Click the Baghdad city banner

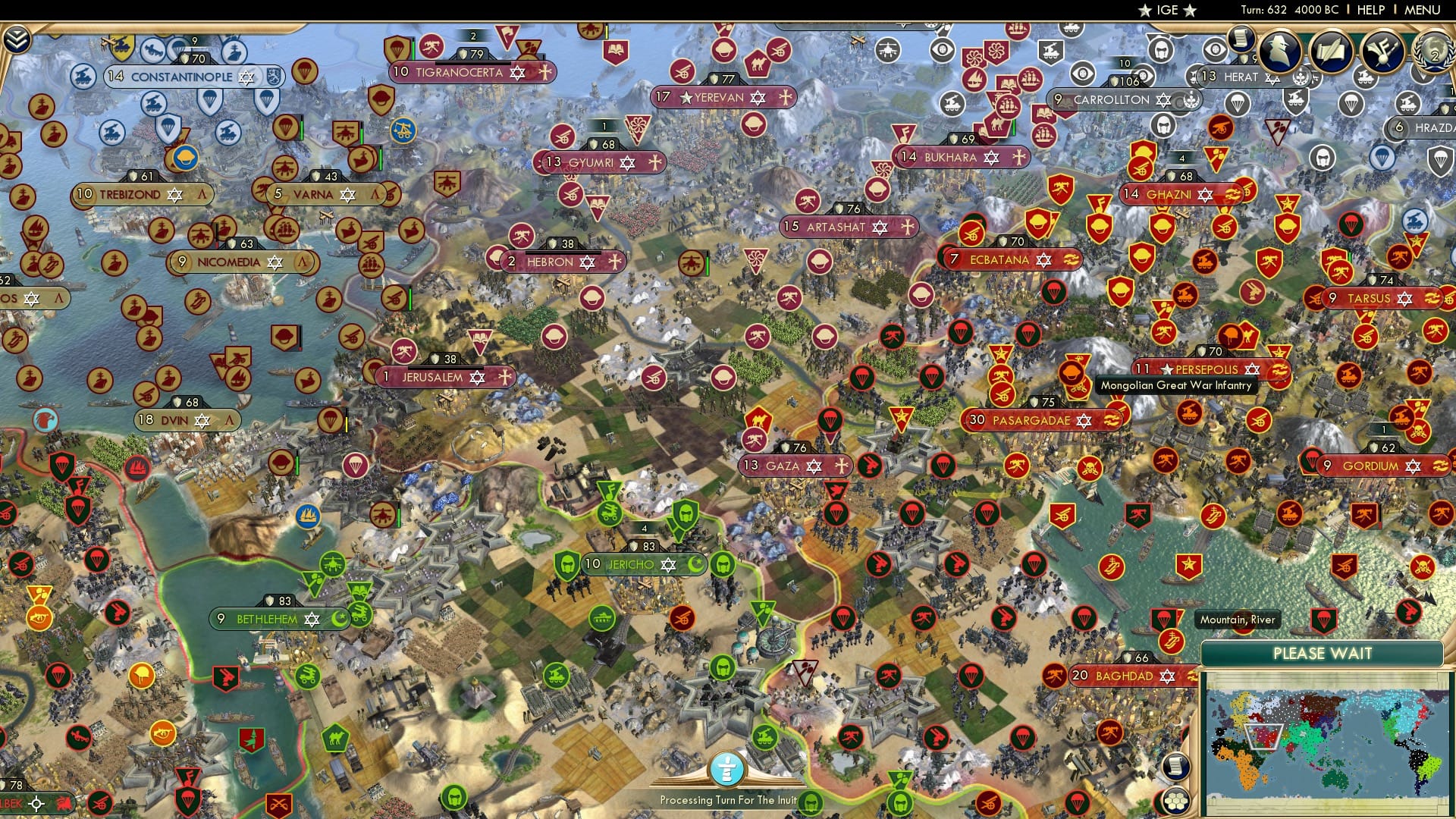click(1122, 675)
